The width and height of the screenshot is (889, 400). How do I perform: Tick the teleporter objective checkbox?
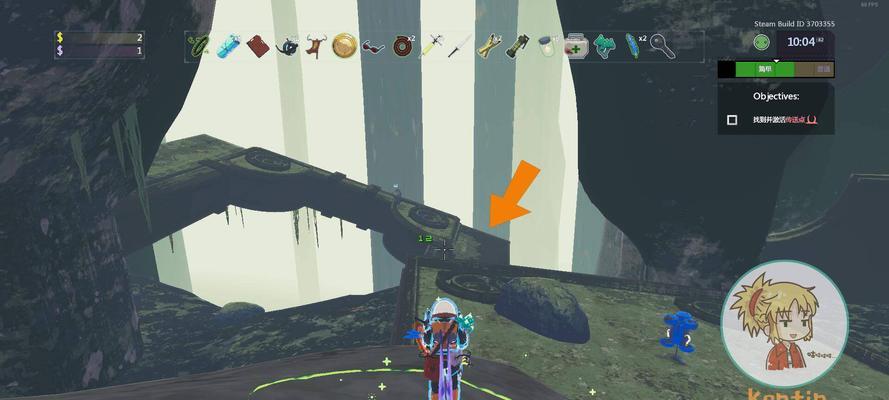click(732, 120)
